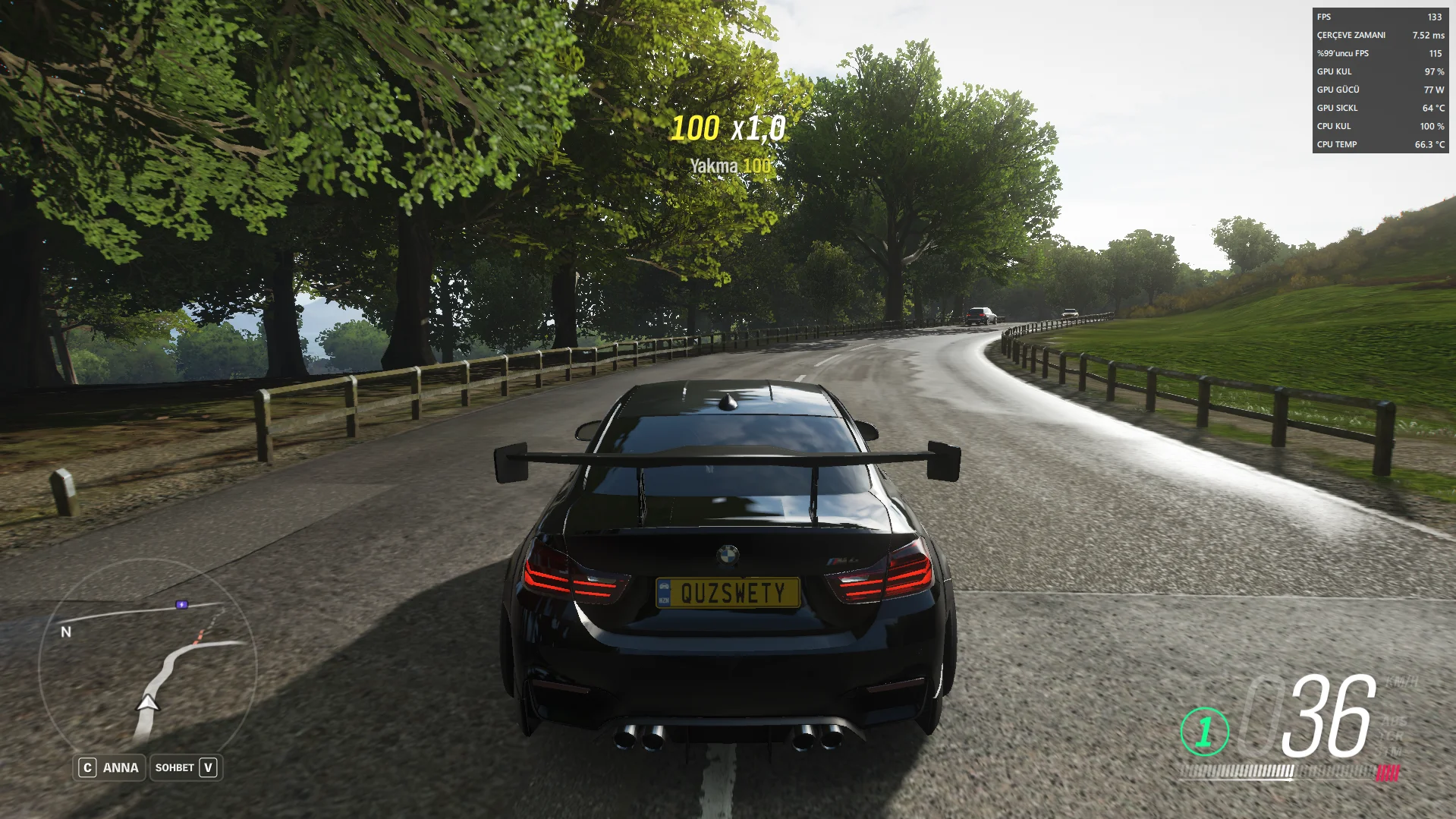Select the purple marker on the minimap
The image size is (1456, 819).
182,605
